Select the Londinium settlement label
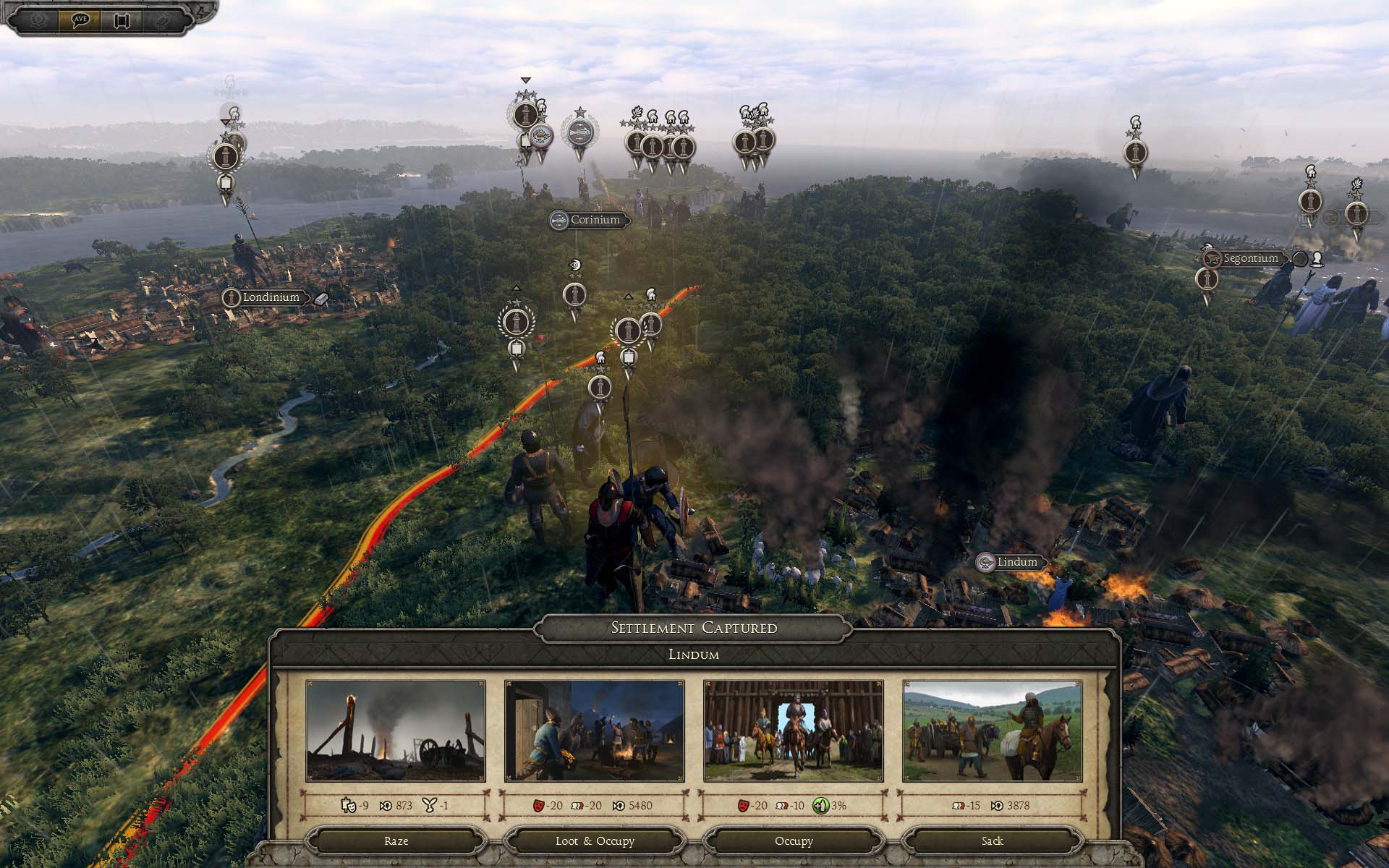 (x=271, y=297)
